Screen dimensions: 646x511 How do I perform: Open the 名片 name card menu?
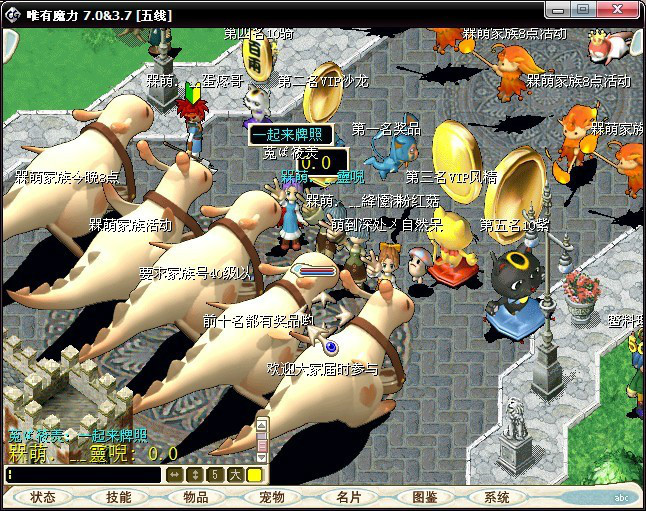tap(348, 497)
